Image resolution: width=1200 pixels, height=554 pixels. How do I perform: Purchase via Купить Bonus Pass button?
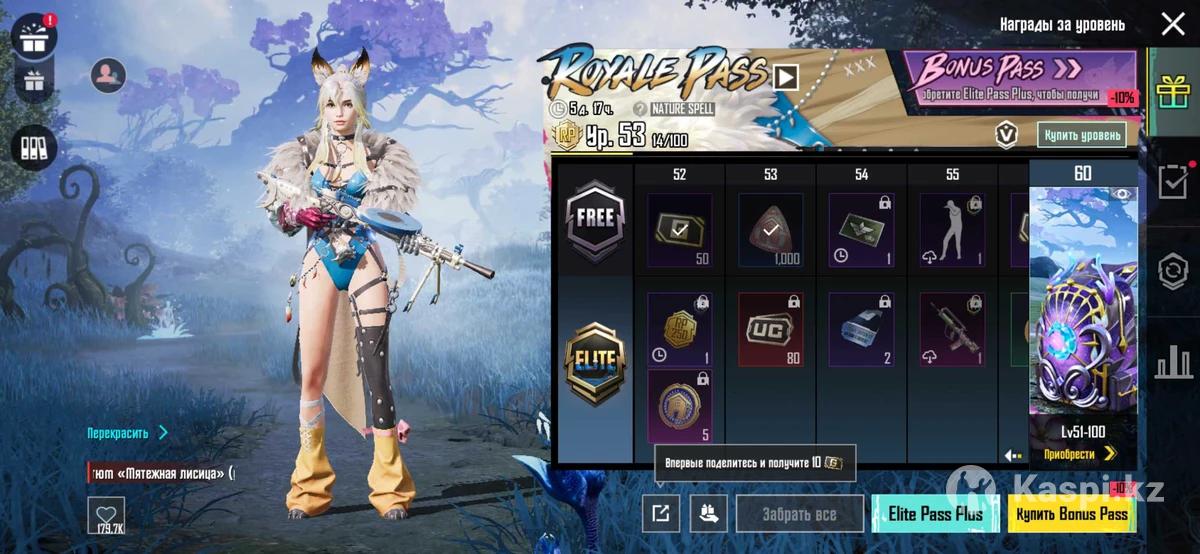click(x=1071, y=514)
